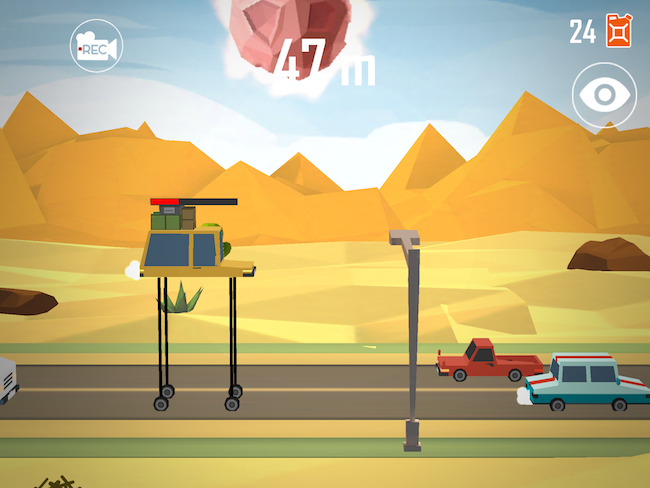Tap the eye view button
This screenshot has height=488, width=650.
pos(604,95)
